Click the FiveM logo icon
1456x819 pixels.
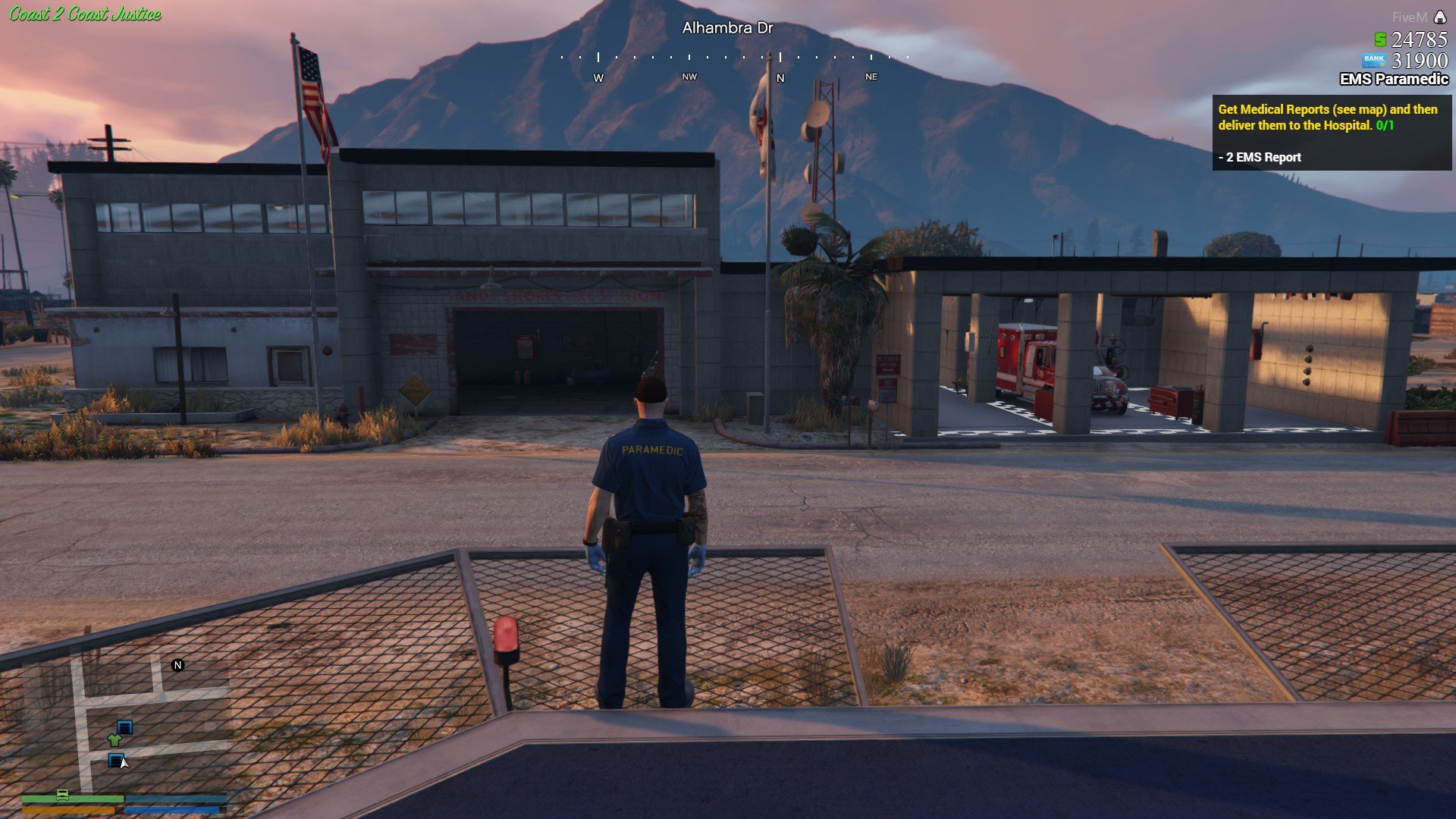coord(1440,17)
